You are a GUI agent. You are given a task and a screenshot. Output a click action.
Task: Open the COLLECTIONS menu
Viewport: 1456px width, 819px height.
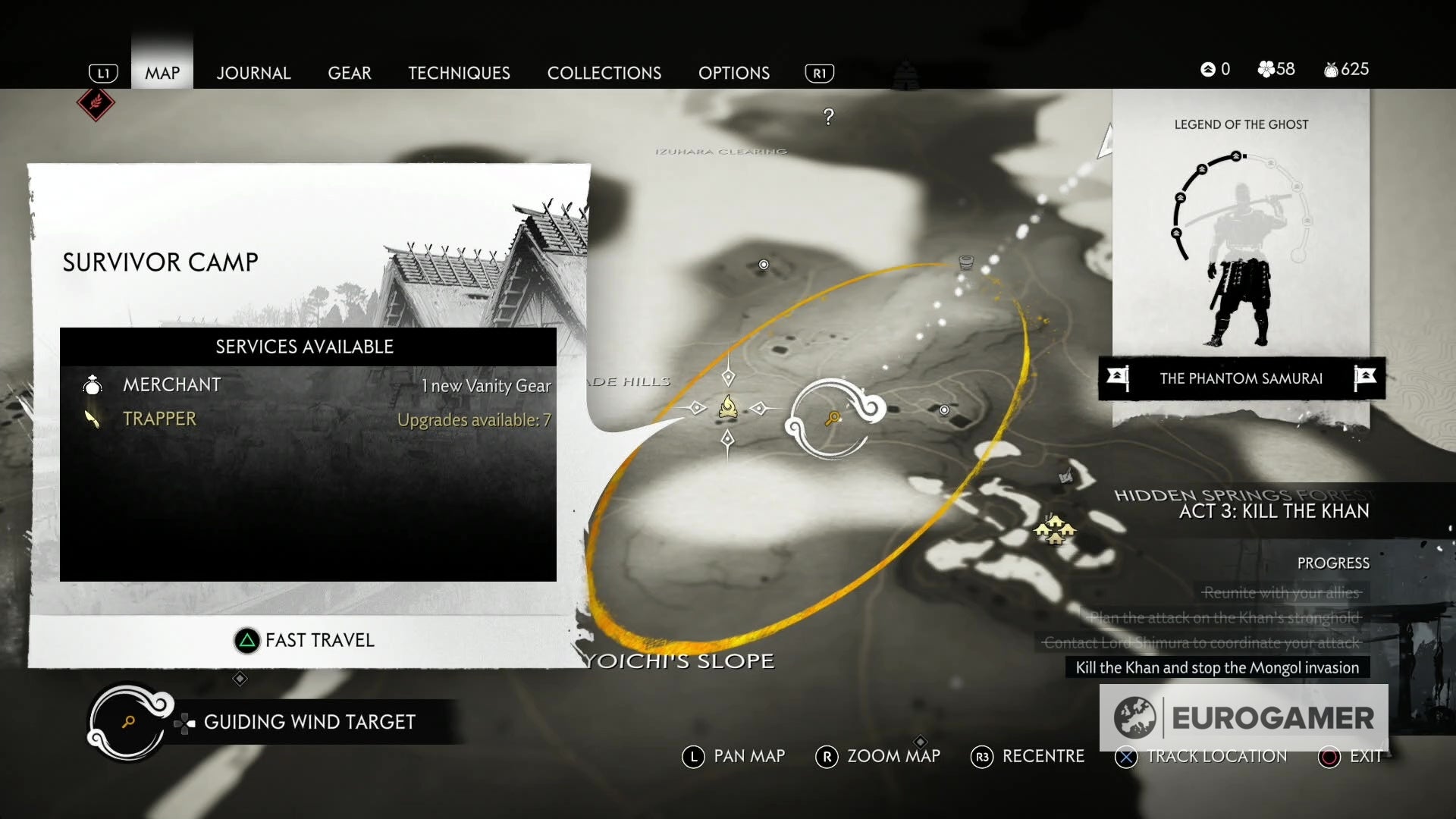pos(604,73)
